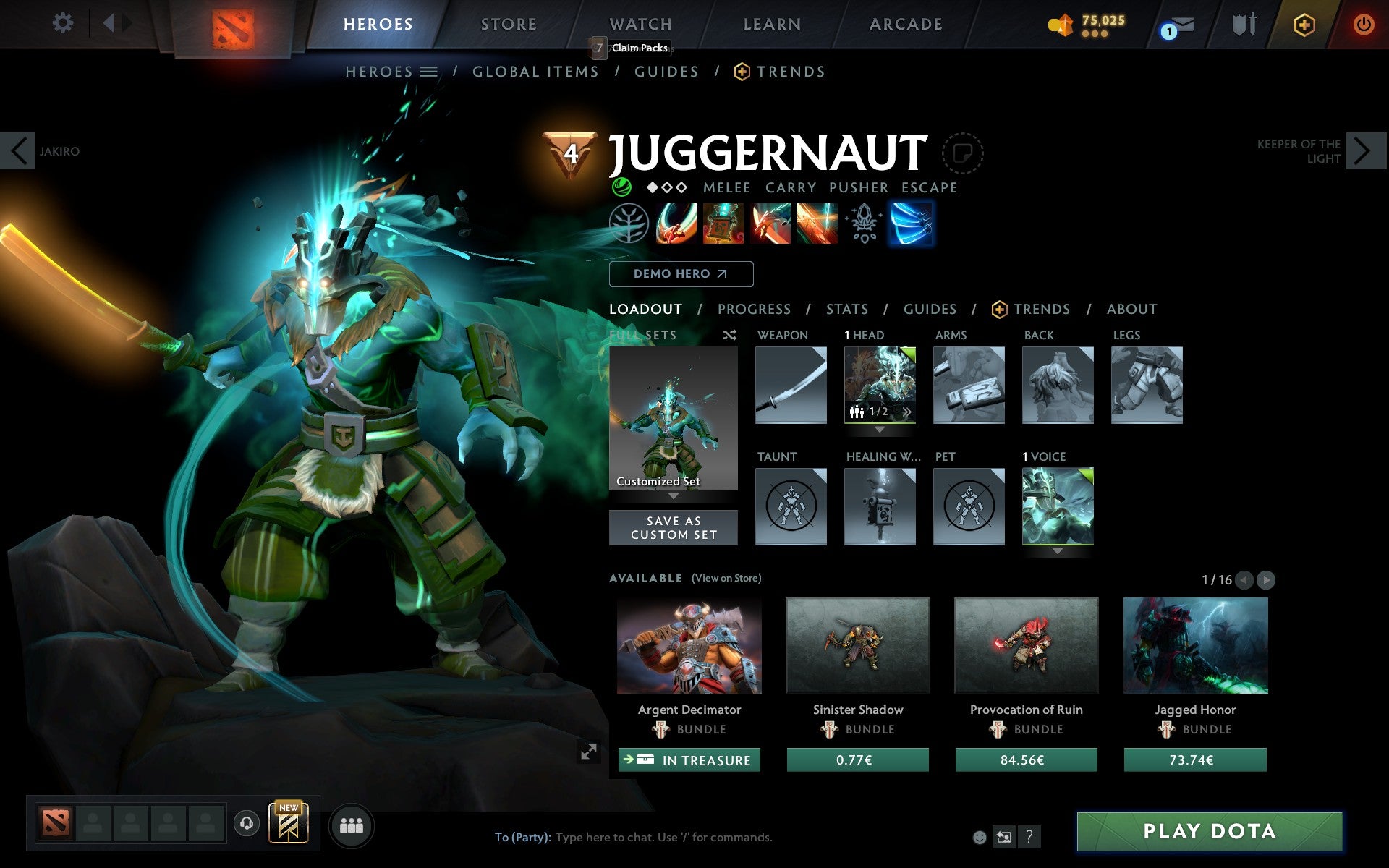Open next page of available bundles
1389x868 pixels.
(1265, 579)
